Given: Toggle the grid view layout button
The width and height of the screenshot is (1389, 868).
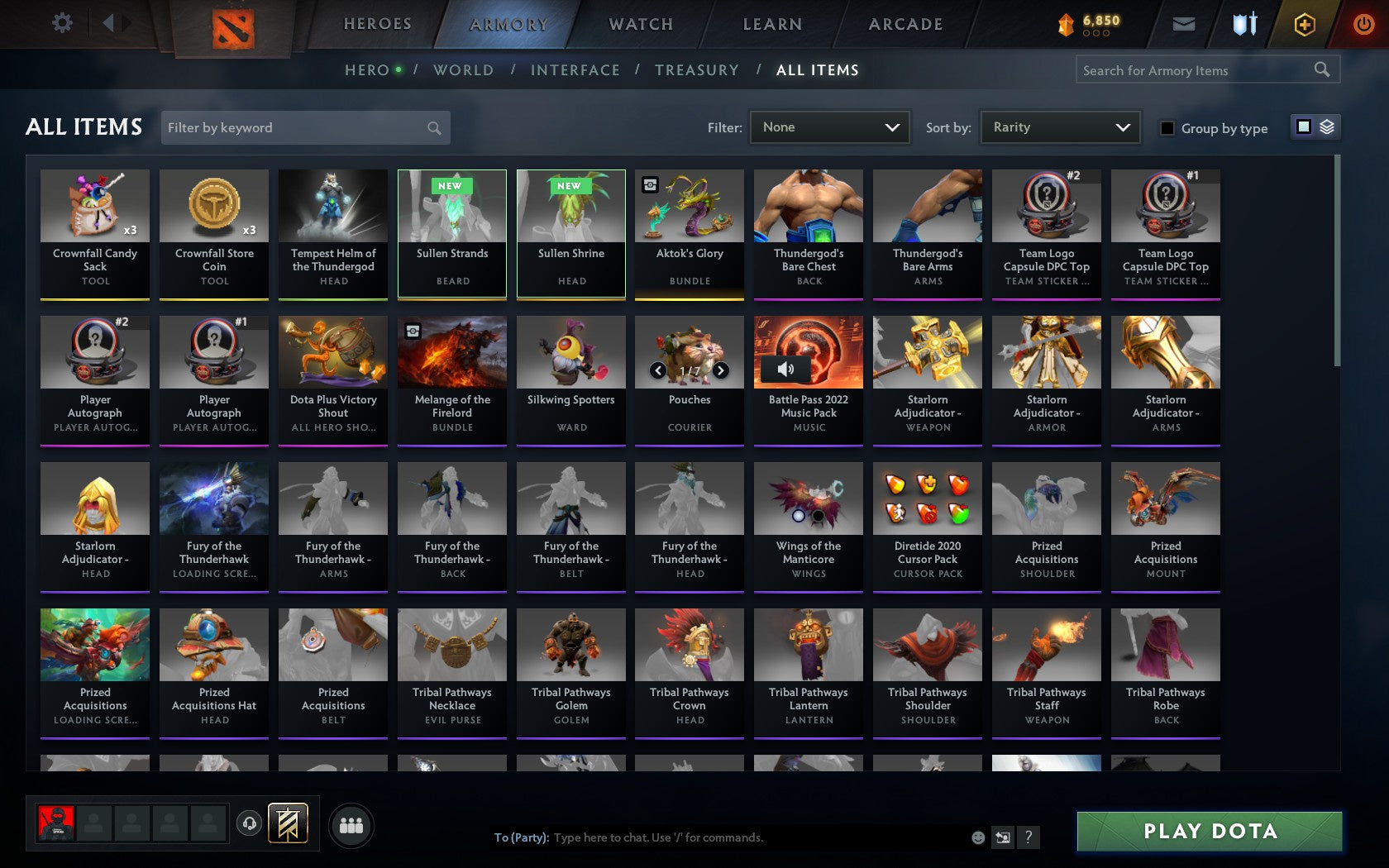Looking at the screenshot, I should pos(1303,126).
